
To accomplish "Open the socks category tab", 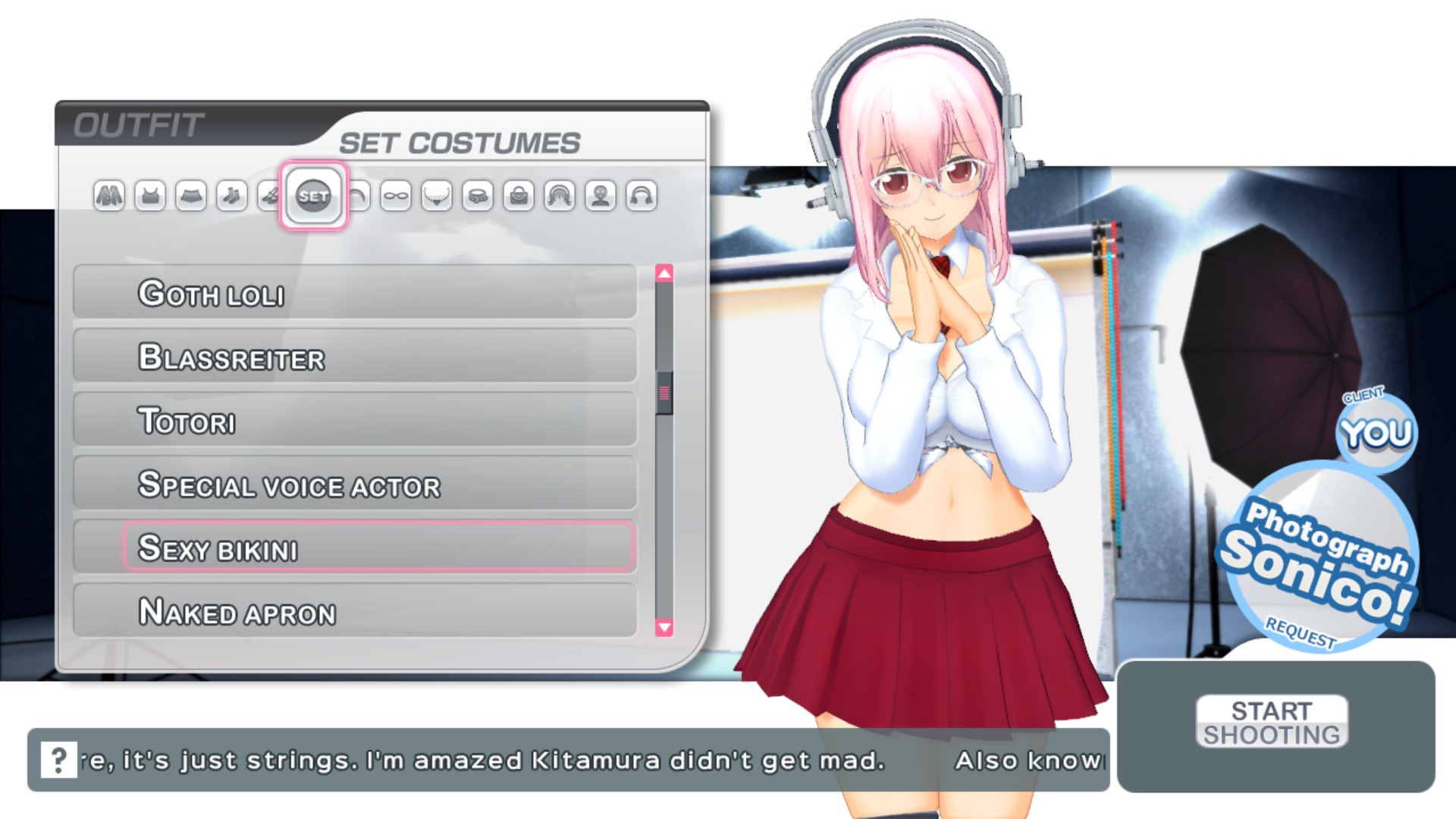I will (231, 197).
